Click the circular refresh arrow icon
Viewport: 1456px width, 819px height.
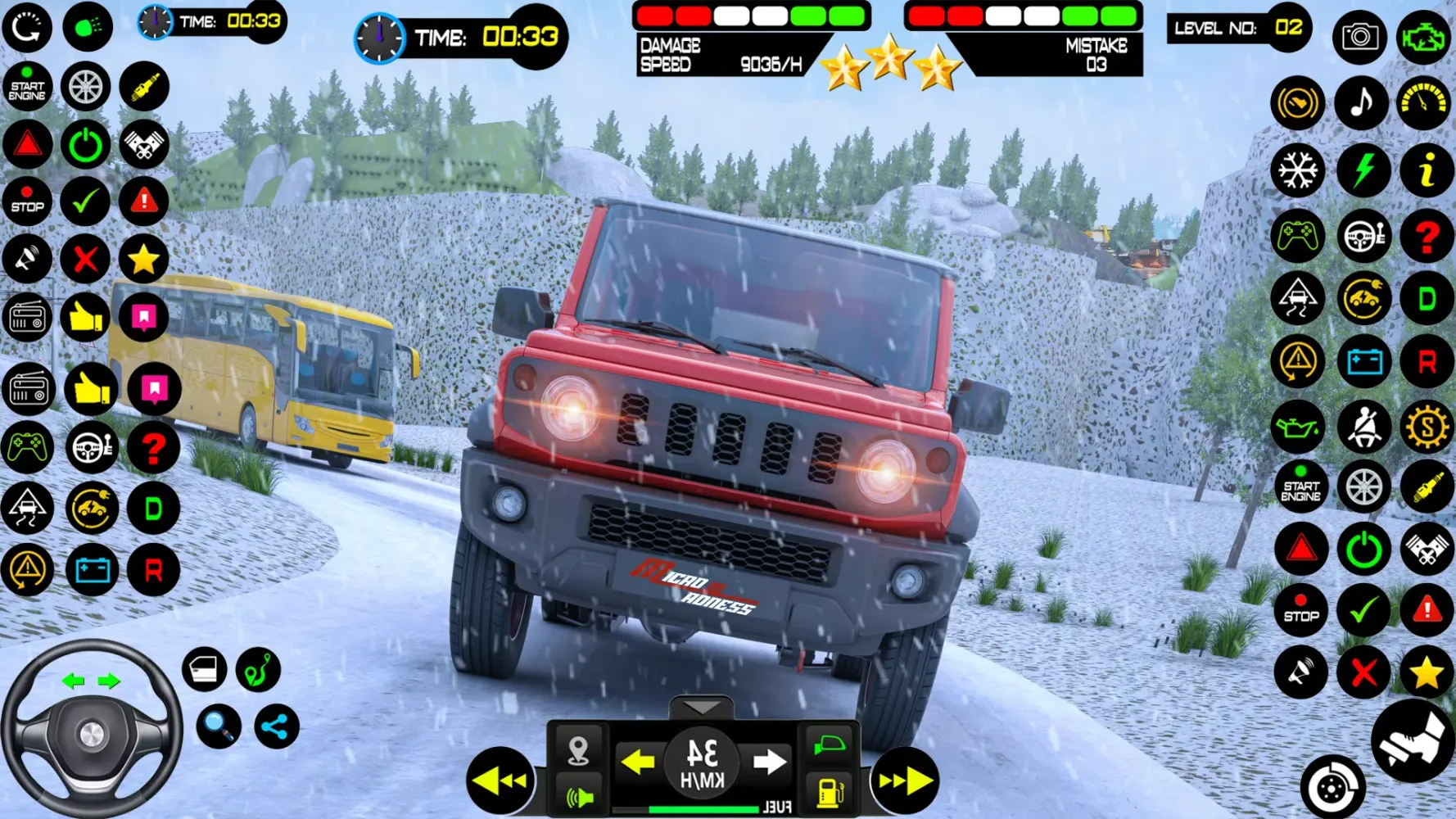(27, 27)
